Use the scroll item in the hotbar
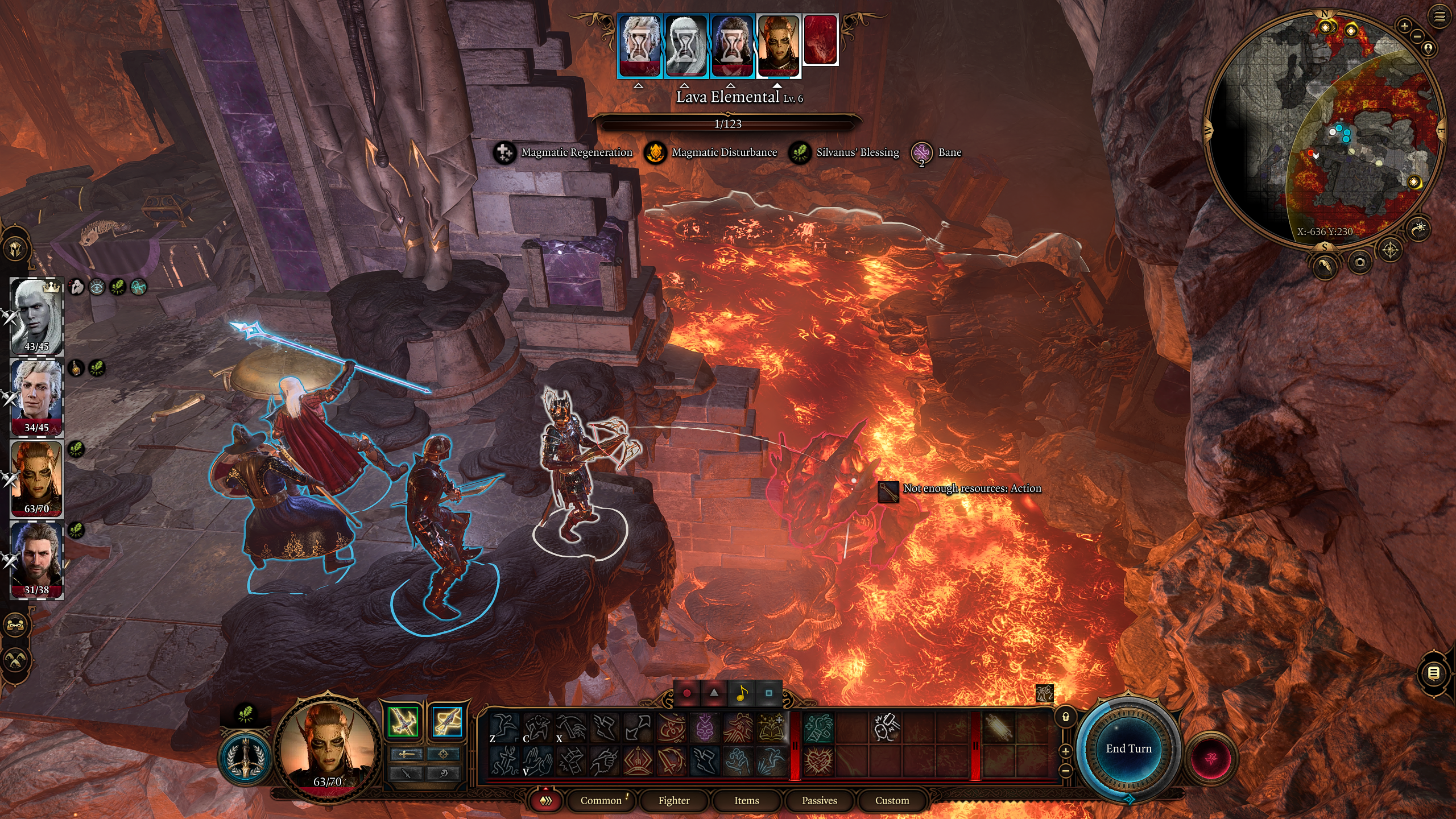 click(999, 727)
